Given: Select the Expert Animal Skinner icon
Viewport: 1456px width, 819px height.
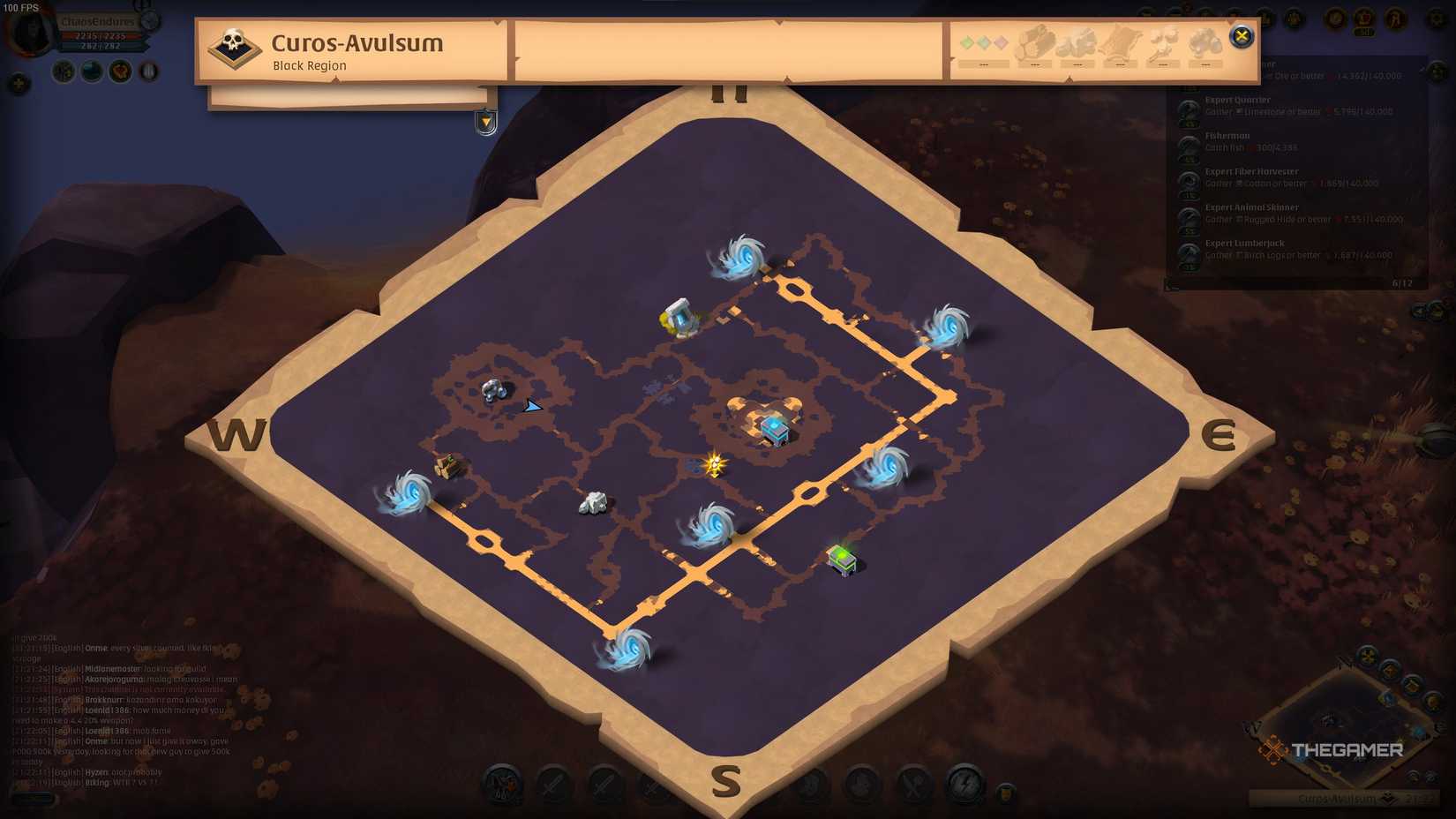Looking at the screenshot, I should (x=1190, y=216).
